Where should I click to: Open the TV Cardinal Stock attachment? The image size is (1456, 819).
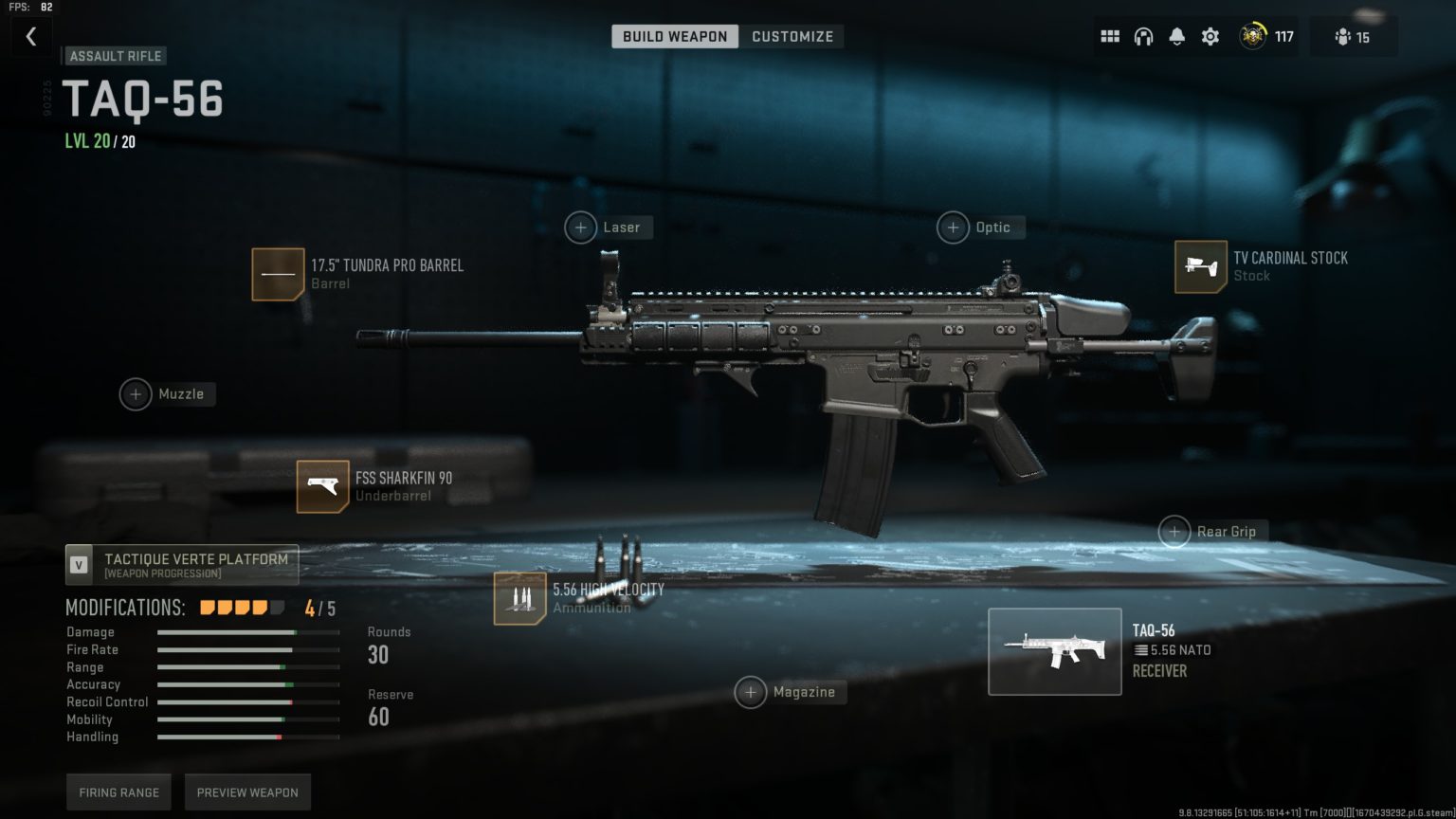tap(1200, 267)
